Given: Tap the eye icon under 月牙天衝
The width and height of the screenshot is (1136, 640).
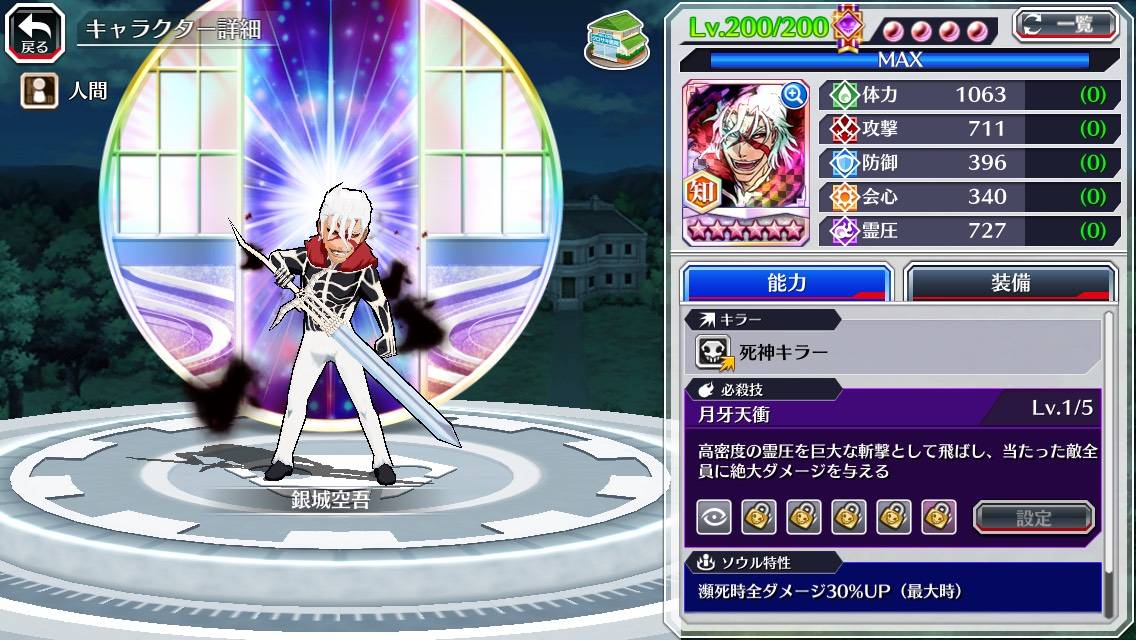Looking at the screenshot, I should pyautogui.click(x=714, y=517).
